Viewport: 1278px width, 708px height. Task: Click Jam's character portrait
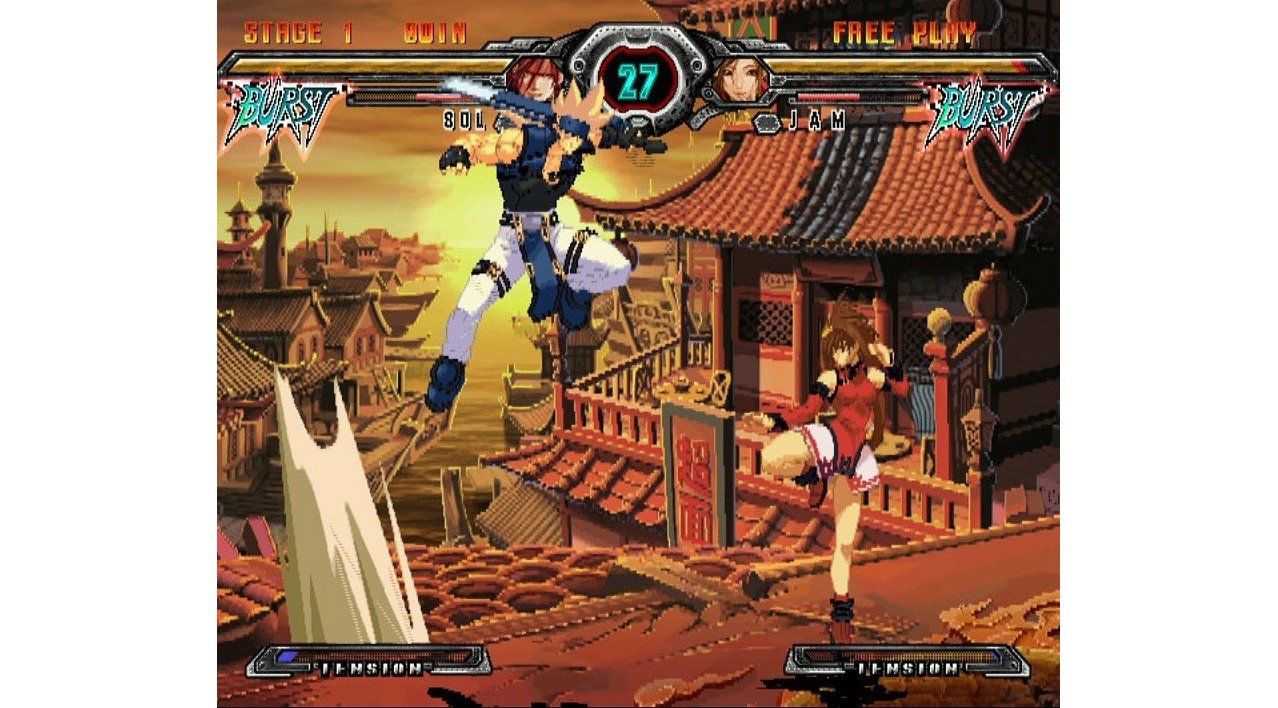pyautogui.click(x=741, y=80)
